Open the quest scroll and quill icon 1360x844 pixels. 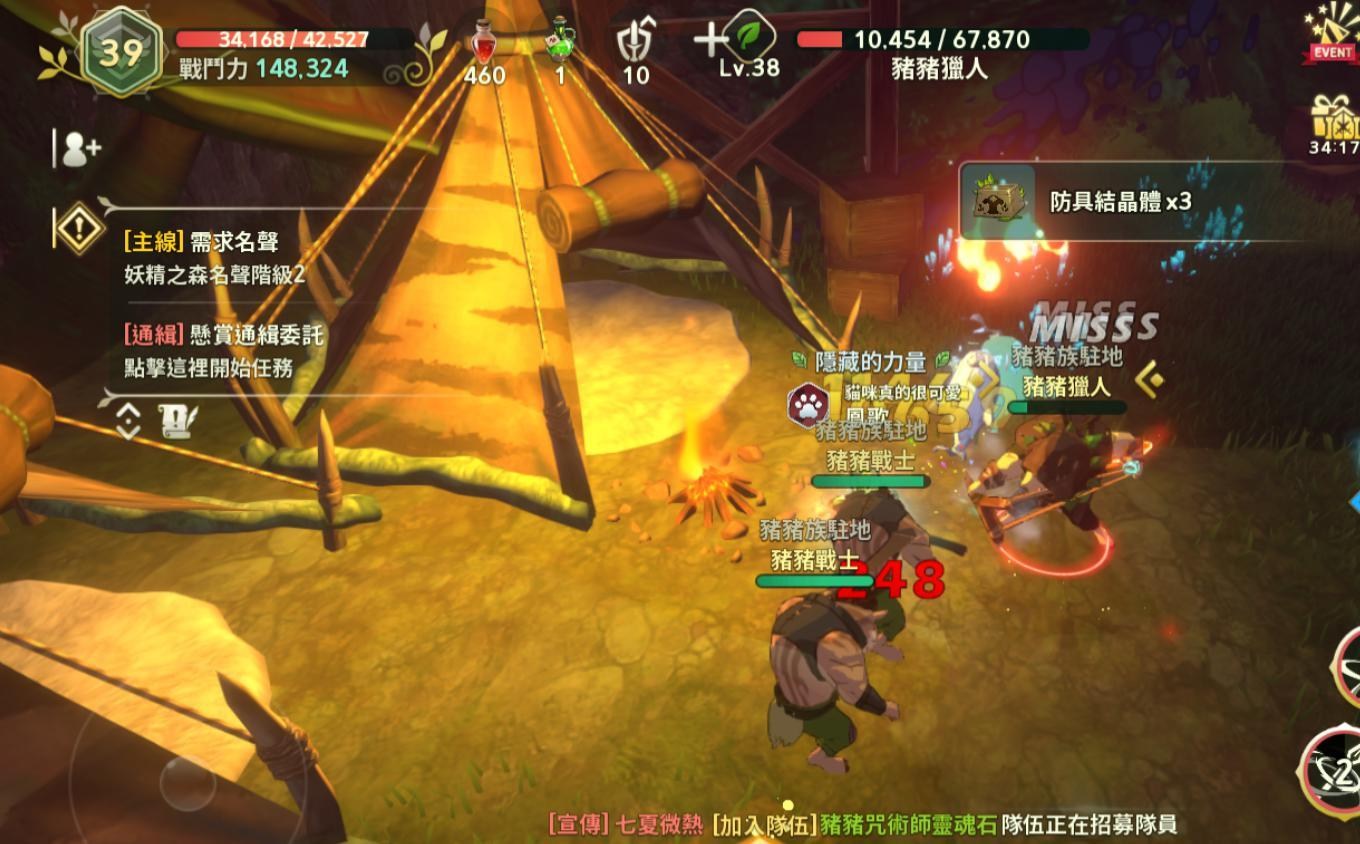click(x=178, y=421)
